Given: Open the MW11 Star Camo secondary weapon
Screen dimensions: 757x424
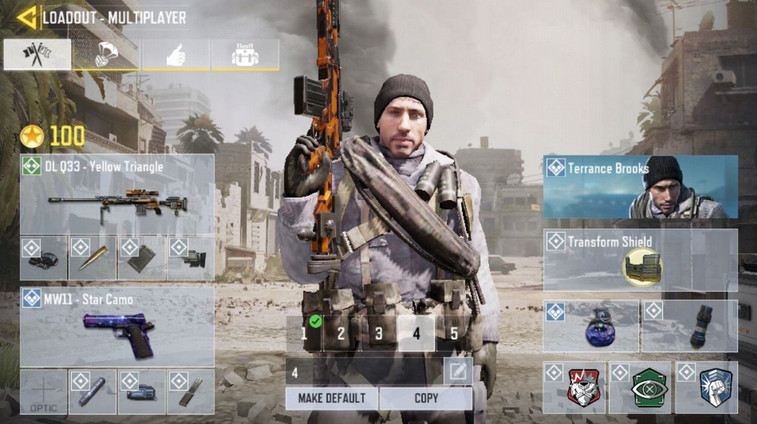Looking at the screenshot, I should [x=117, y=328].
